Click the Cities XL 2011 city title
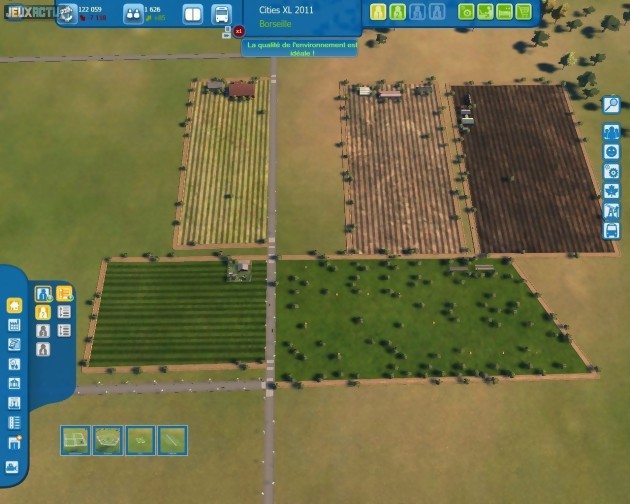Viewport: 630px width, 504px height. (287, 8)
